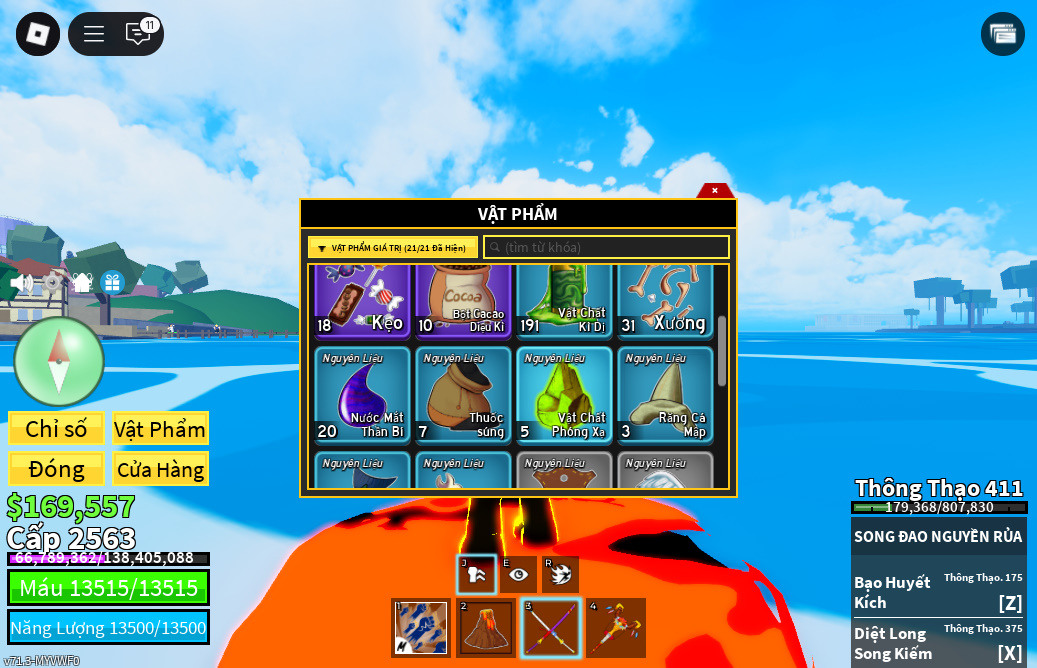Viewport: 1037px width, 668px height.
Task: Open the valuable items filter dropdown
Action: (392, 248)
